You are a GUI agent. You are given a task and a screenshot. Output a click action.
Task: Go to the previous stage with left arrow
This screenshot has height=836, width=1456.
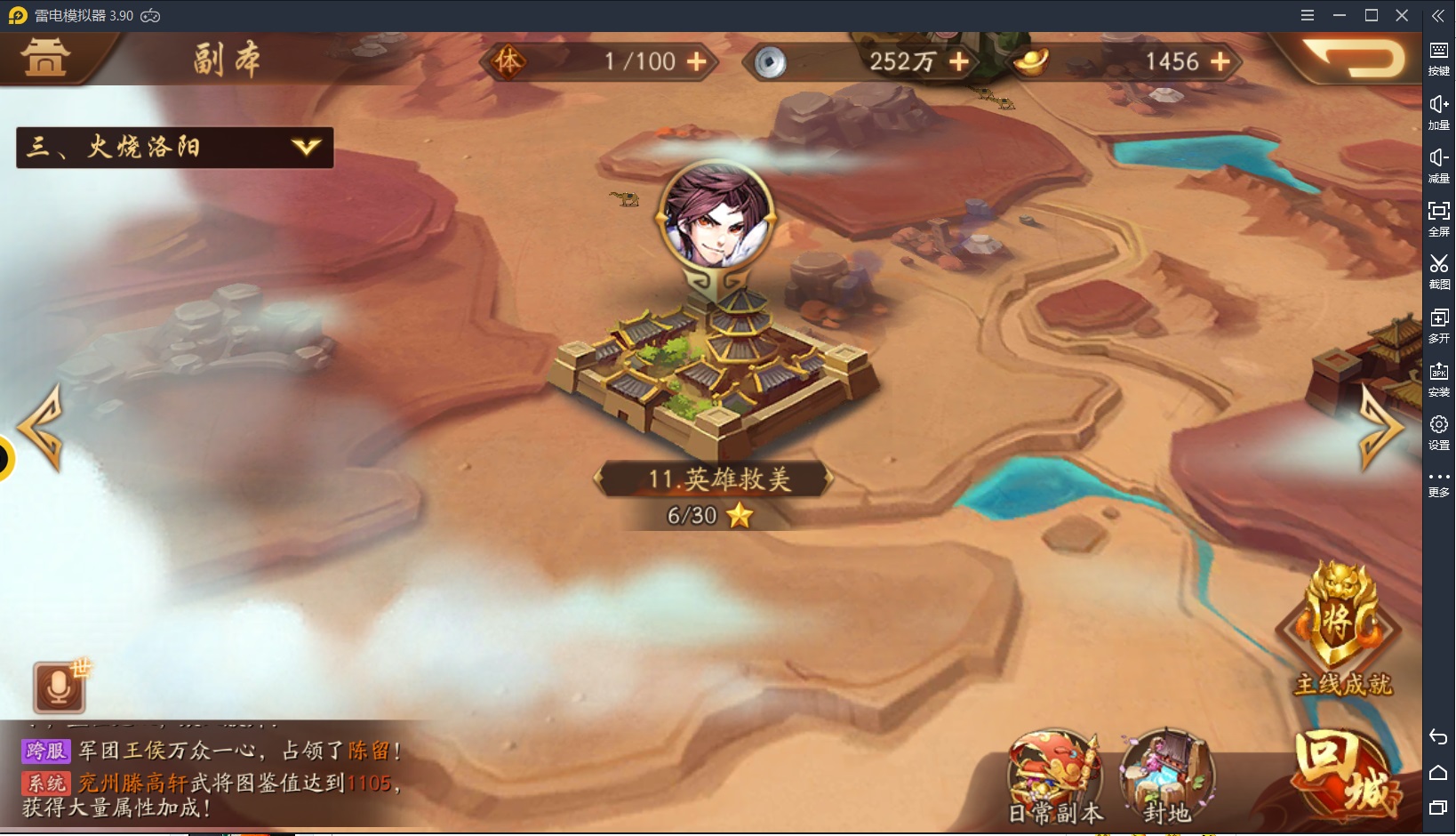pyautogui.click(x=42, y=428)
